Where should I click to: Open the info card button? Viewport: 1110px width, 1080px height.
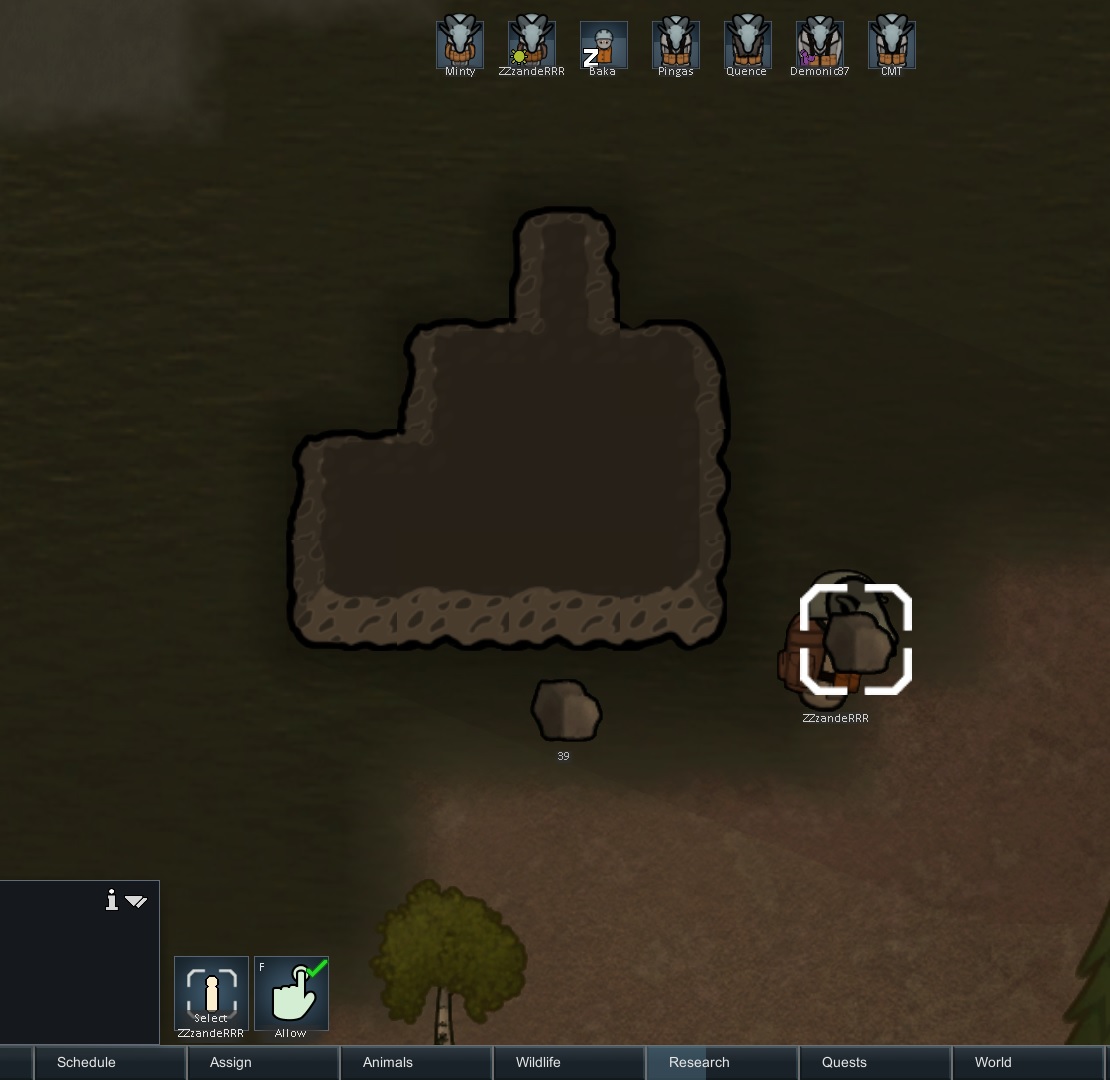(x=112, y=901)
